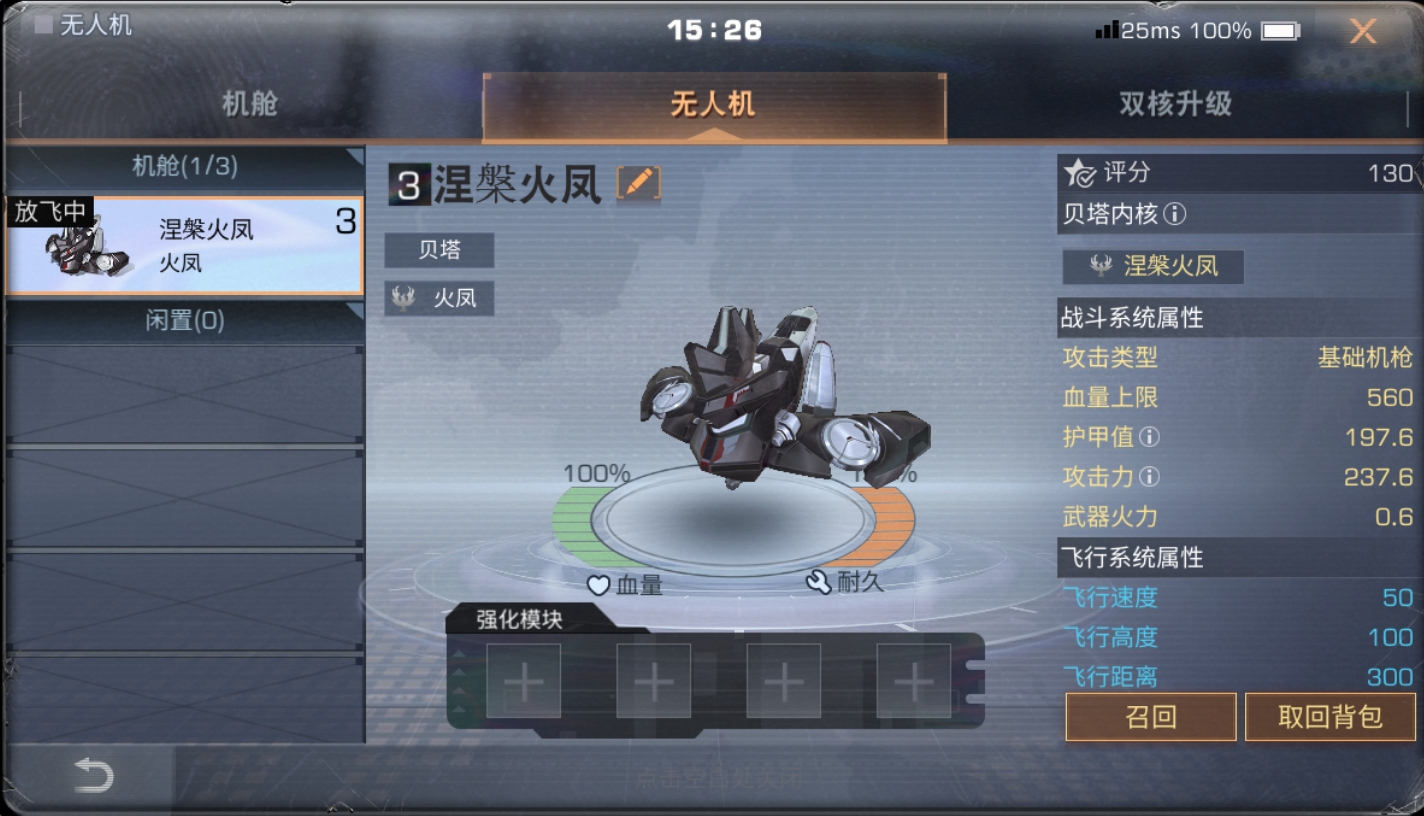
Task: Select the 无人机 tab
Action: [x=714, y=105]
